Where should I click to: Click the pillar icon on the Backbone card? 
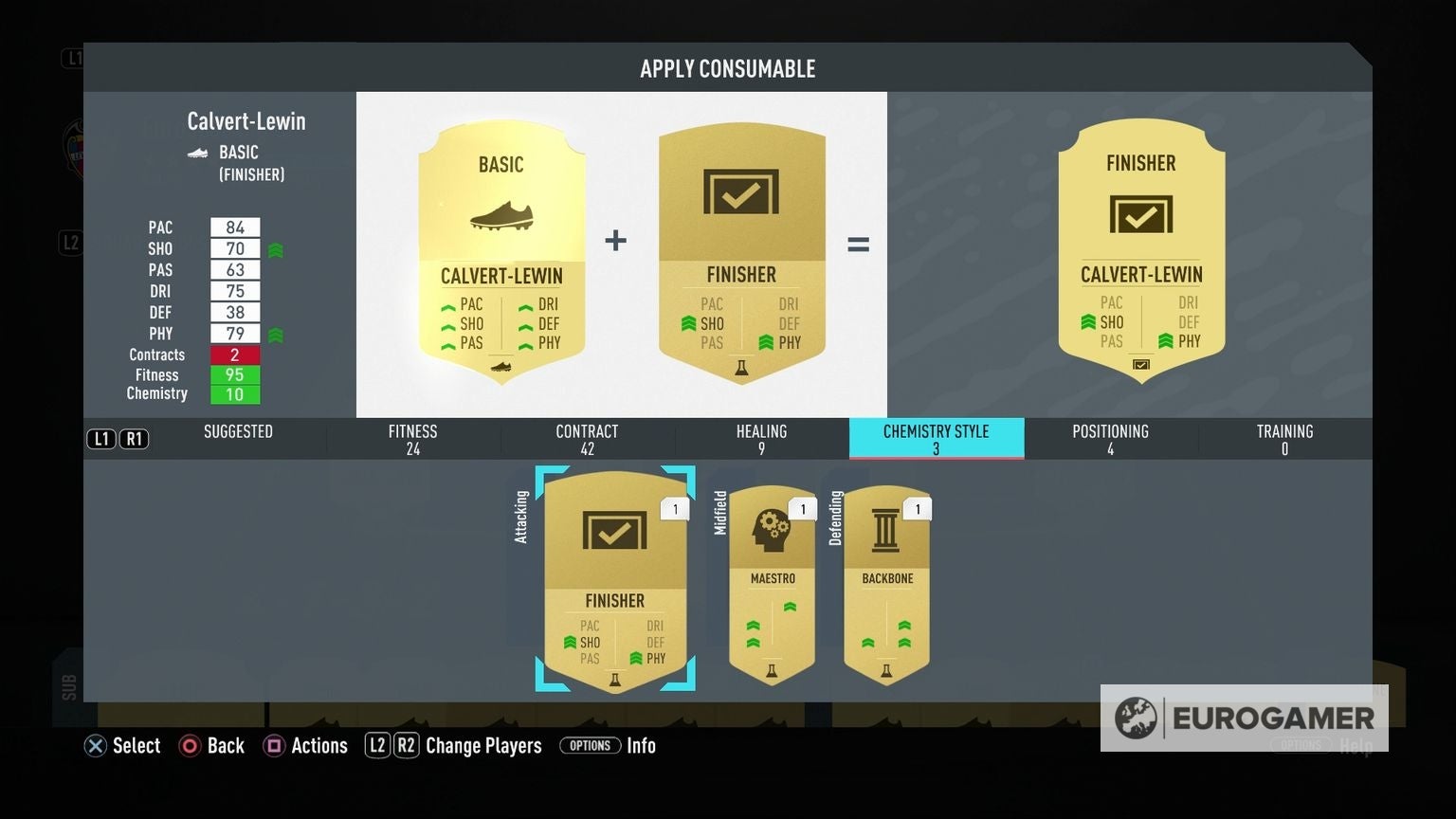click(885, 529)
